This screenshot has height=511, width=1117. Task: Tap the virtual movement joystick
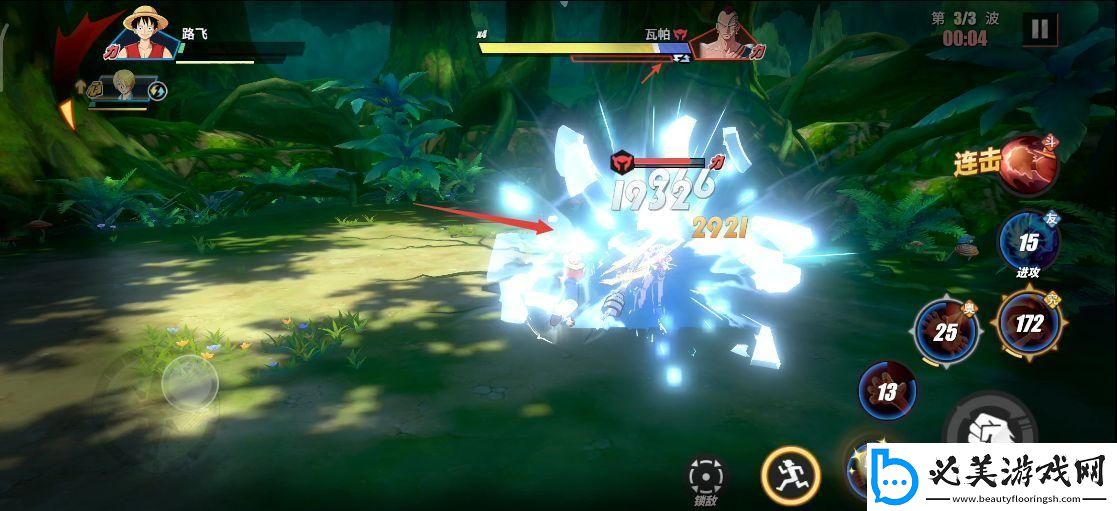pos(190,381)
